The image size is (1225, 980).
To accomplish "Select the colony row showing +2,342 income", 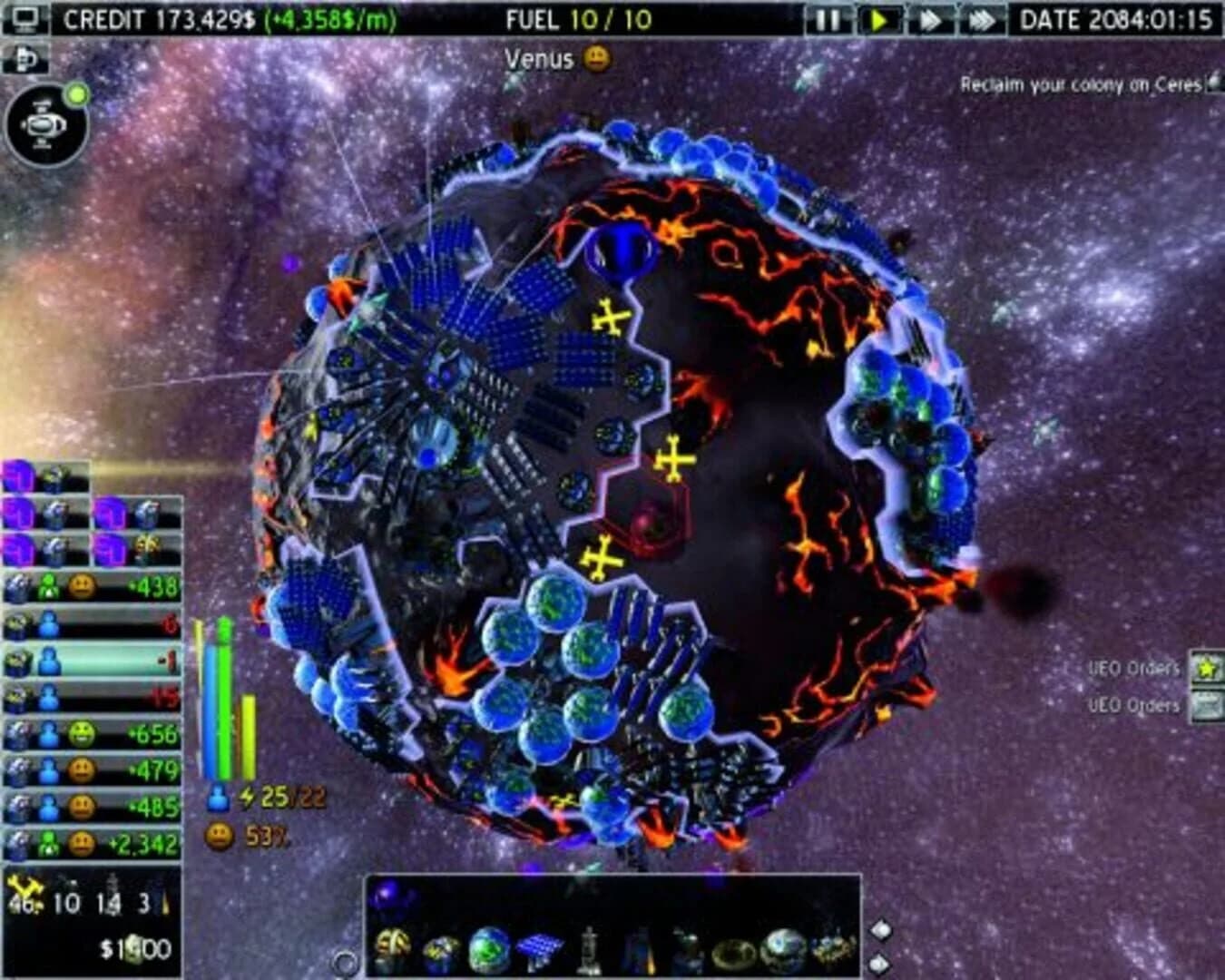I will (91, 843).
